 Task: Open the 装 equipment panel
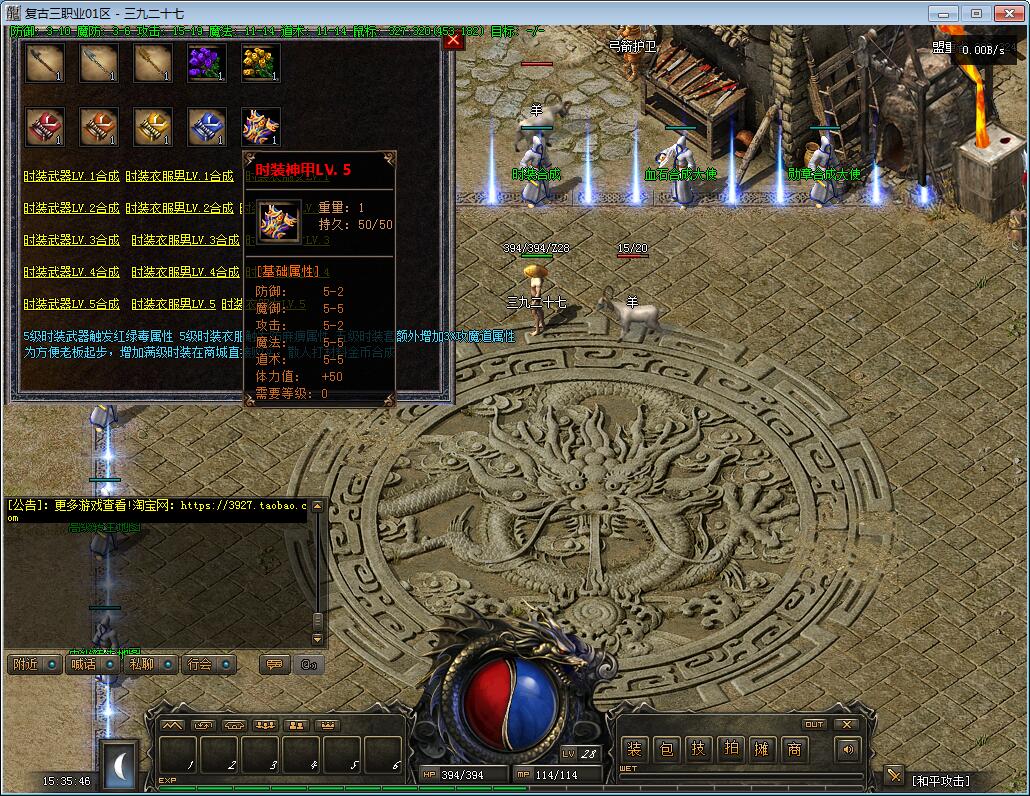click(634, 749)
